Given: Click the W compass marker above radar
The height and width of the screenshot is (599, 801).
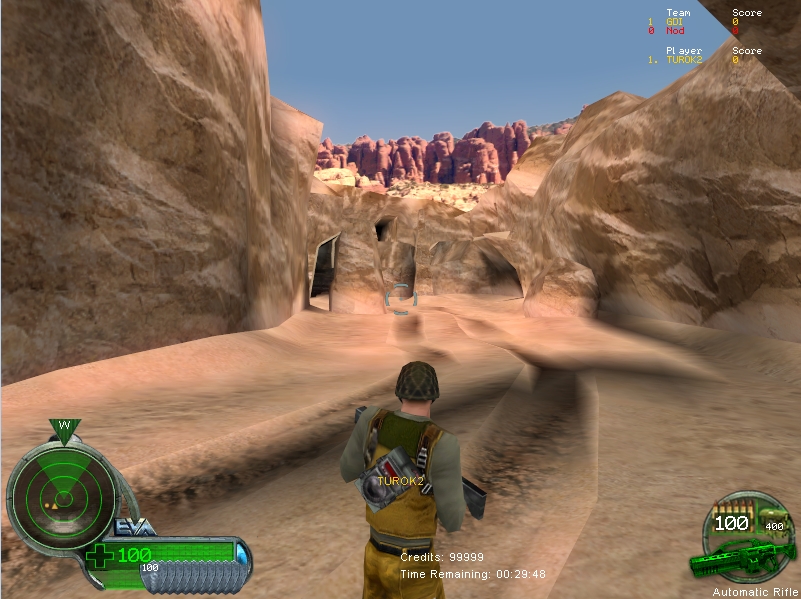Looking at the screenshot, I should [64, 427].
